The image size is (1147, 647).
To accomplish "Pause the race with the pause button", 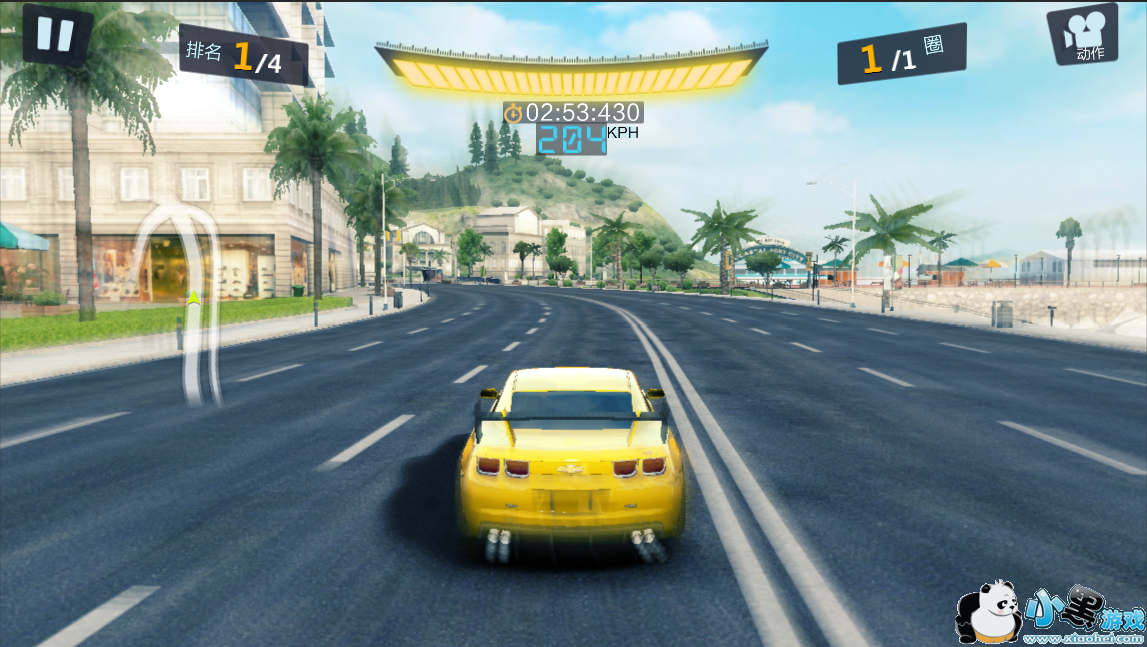I will pos(56,34).
